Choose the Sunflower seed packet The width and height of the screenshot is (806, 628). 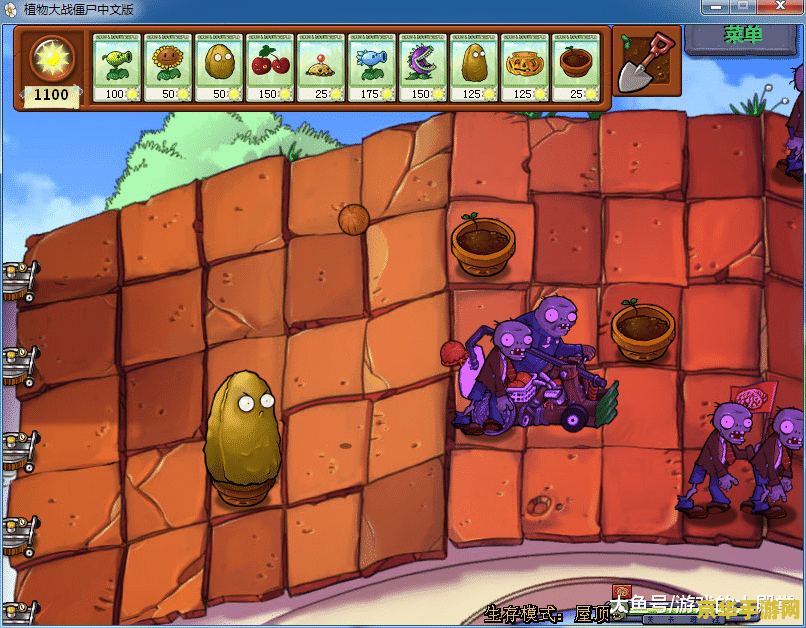point(168,67)
